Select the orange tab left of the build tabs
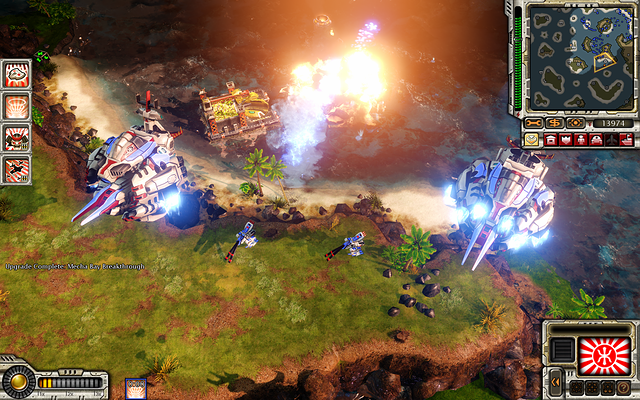 (531, 140)
